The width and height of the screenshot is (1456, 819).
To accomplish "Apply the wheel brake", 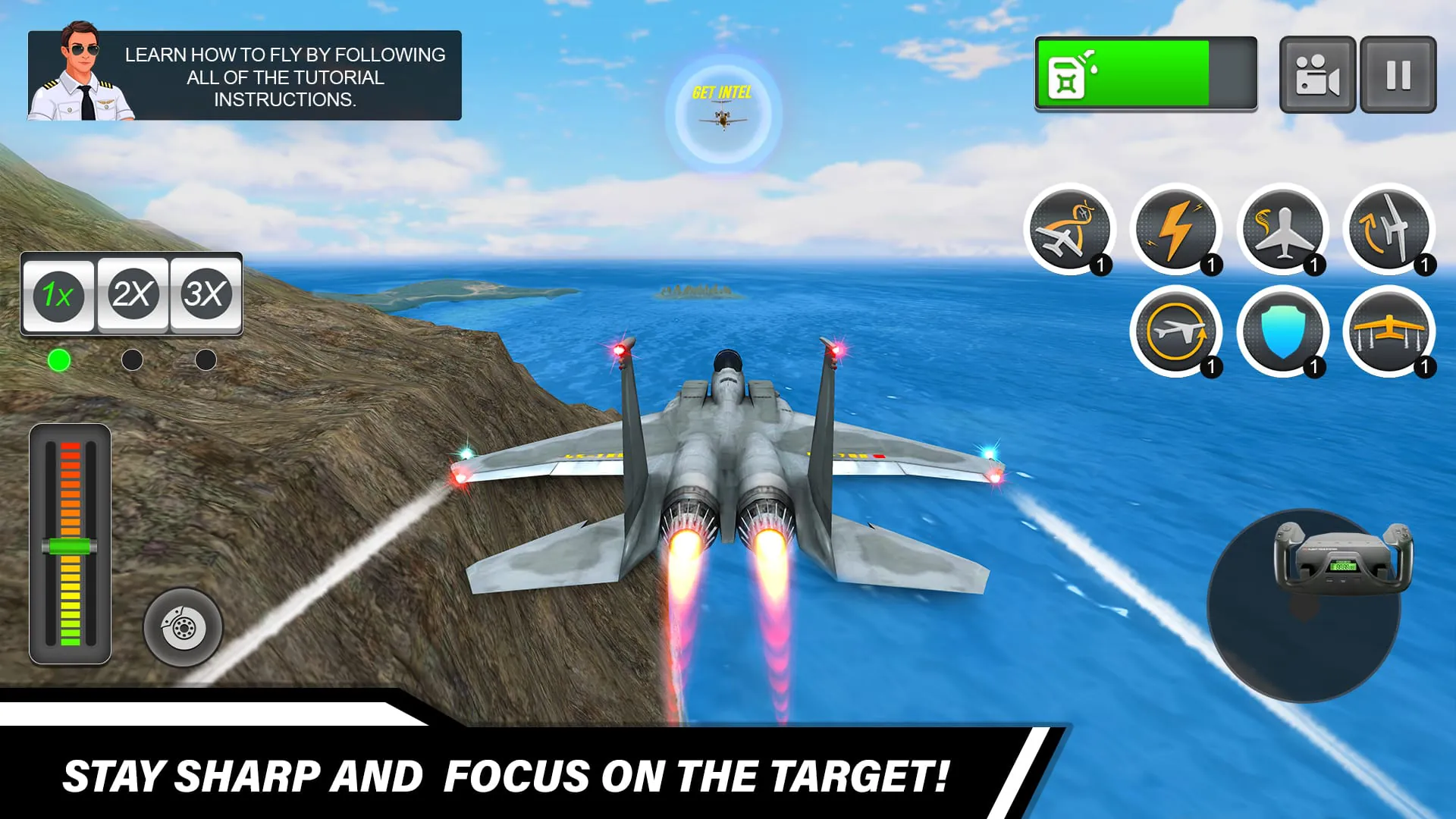I will (182, 628).
